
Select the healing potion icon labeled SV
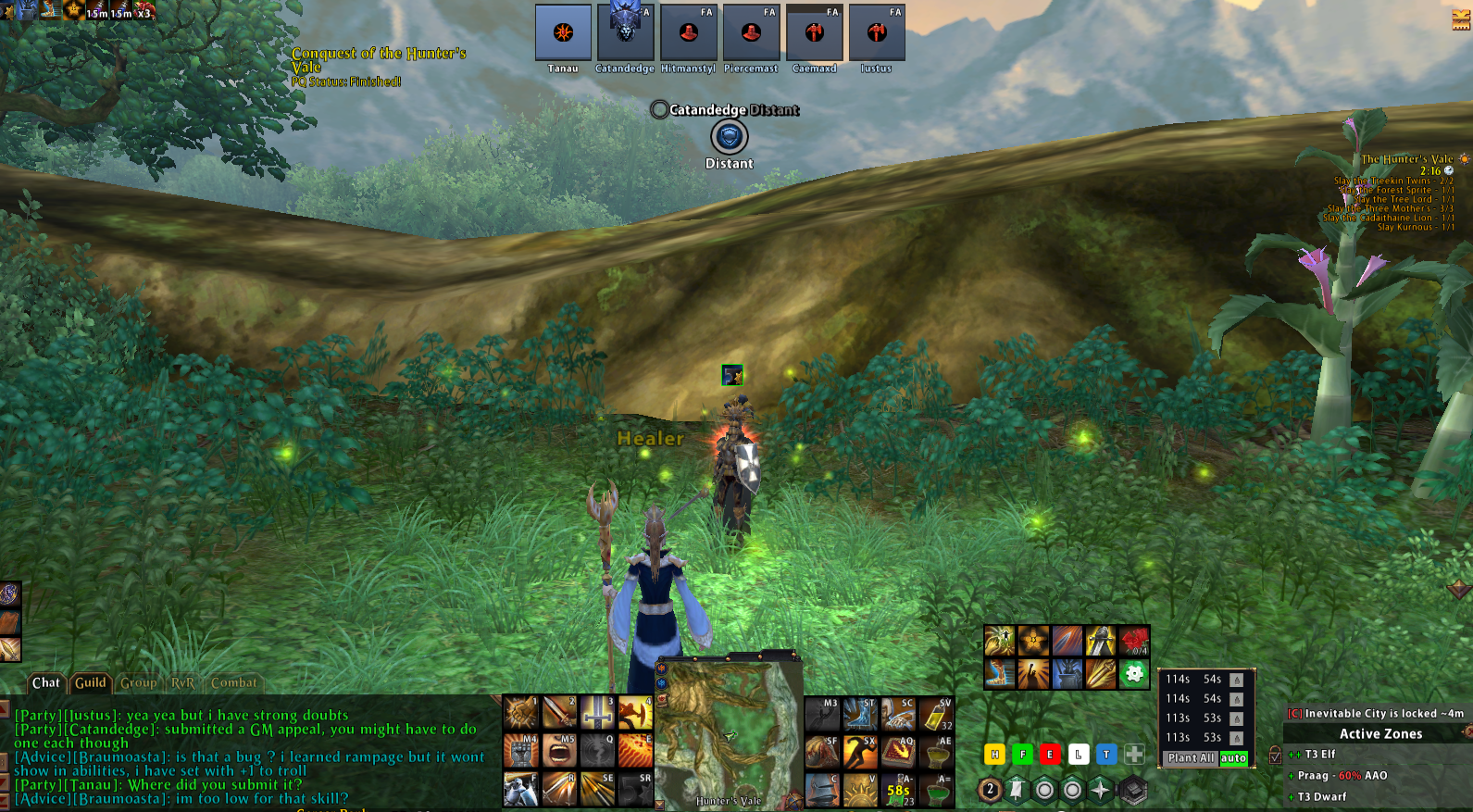pos(936,715)
